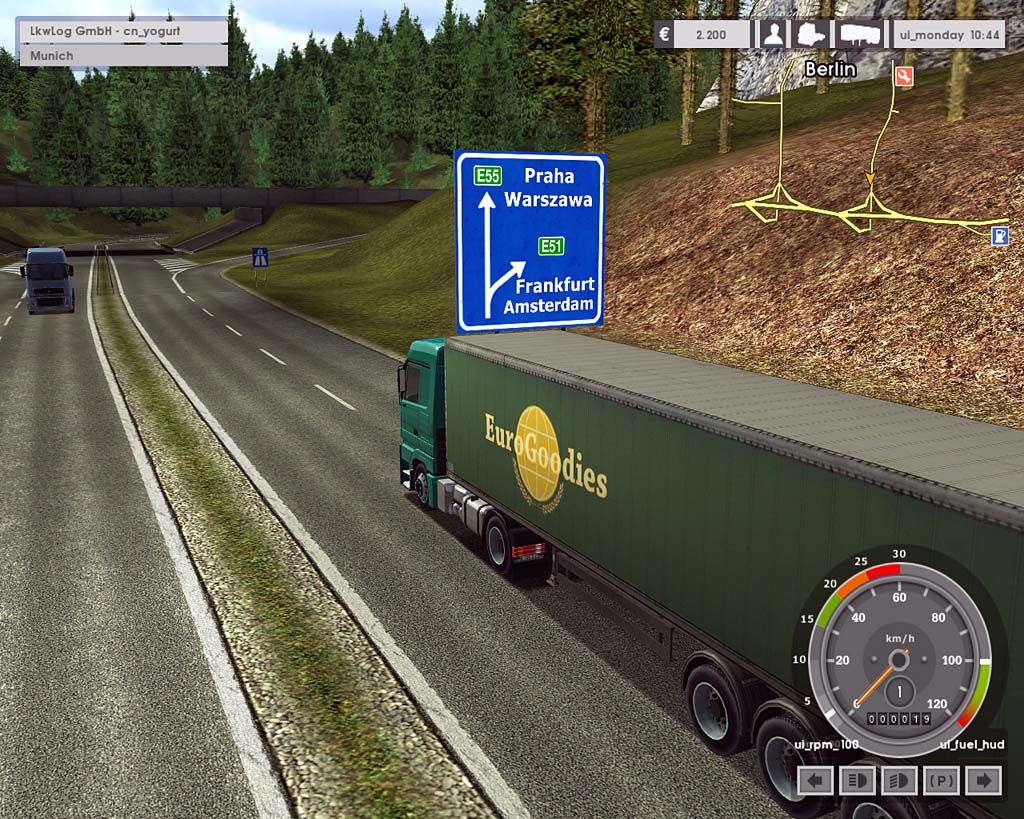Select the blue fuel pump marker on map

coord(997,235)
